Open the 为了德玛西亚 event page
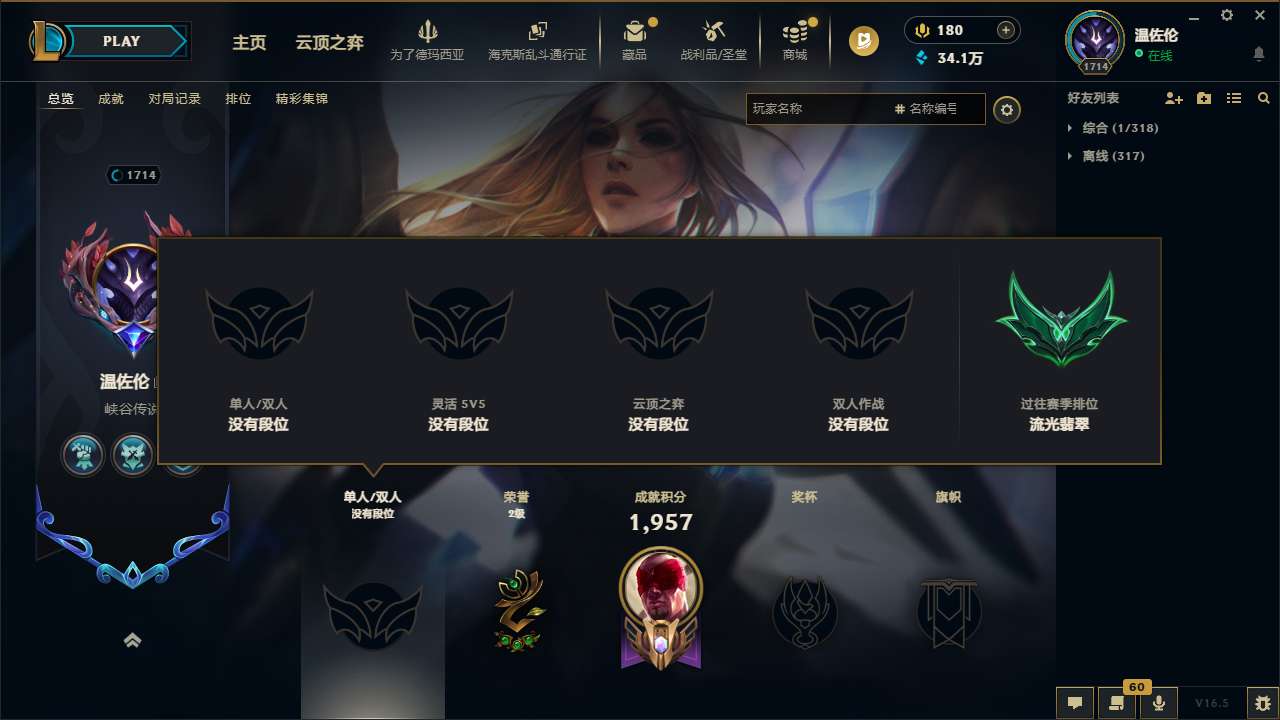The image size is (1280, 720). [429, 40]
